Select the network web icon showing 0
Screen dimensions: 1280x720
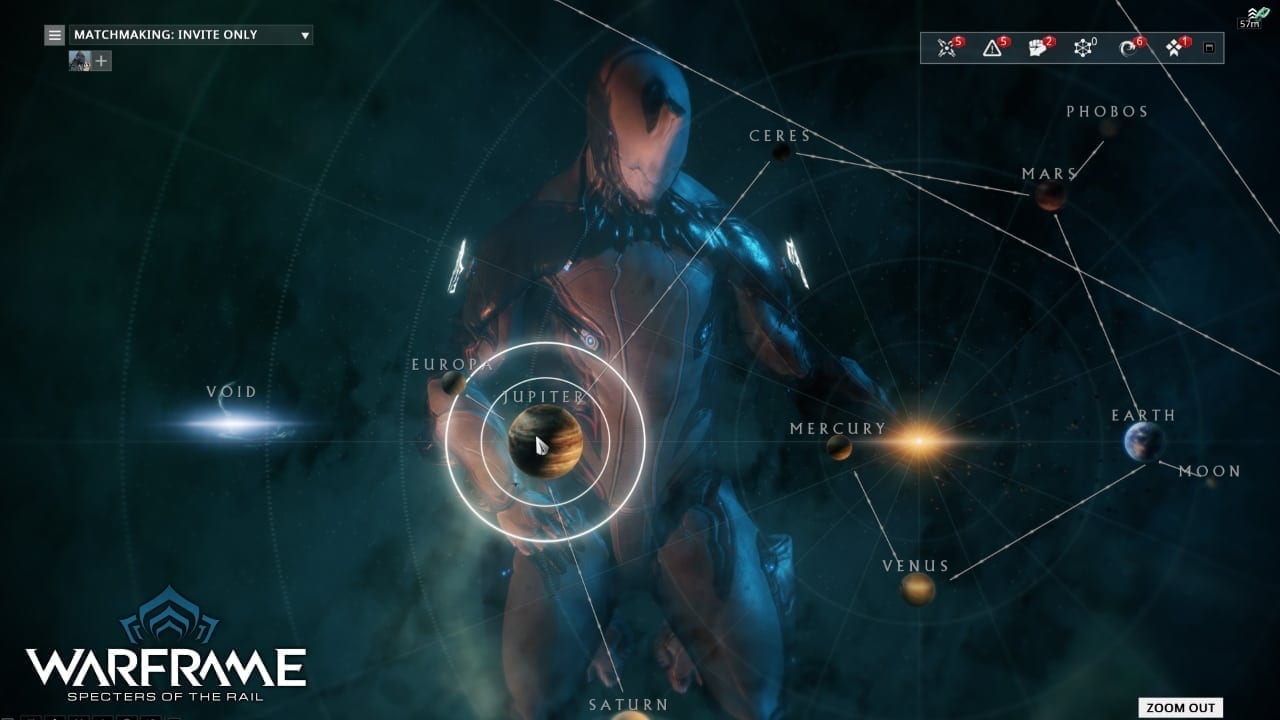coord(1083,48)
